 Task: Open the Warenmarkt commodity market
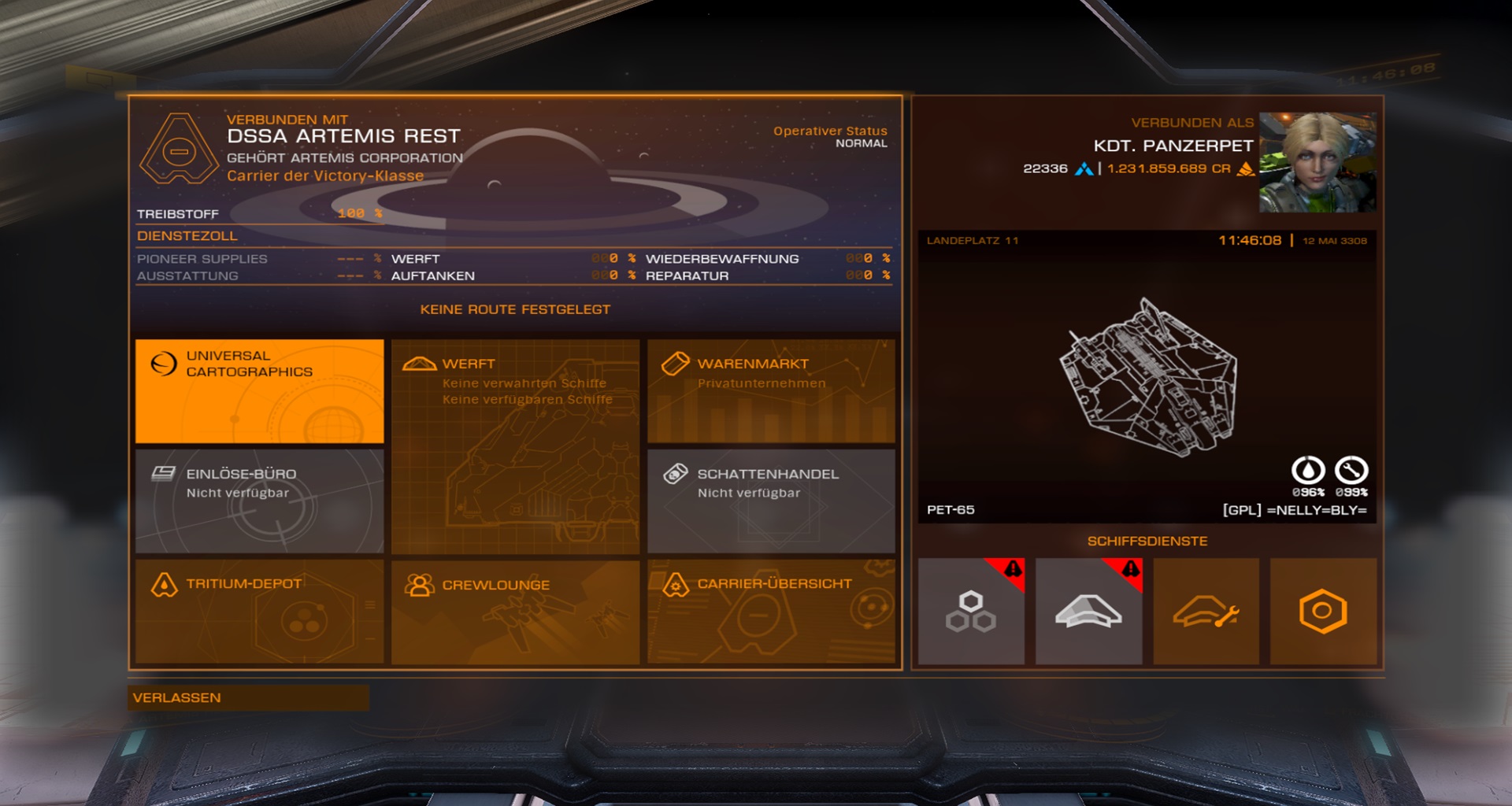771,390
